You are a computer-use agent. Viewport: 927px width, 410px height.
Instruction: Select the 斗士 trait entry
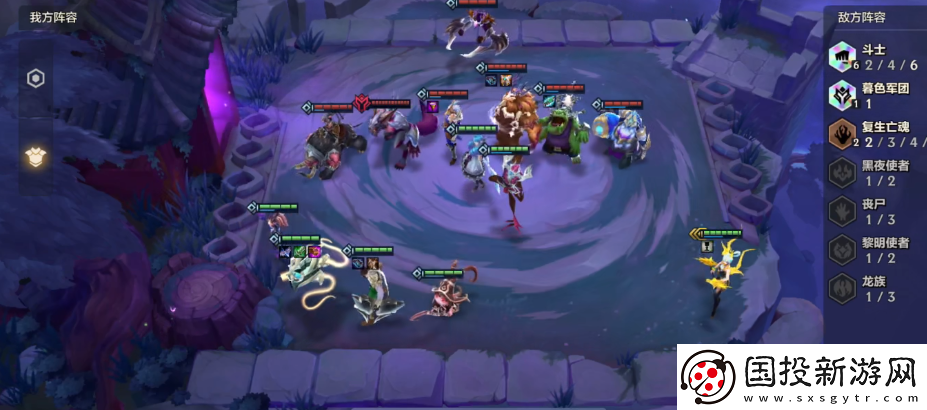point(874,57)
